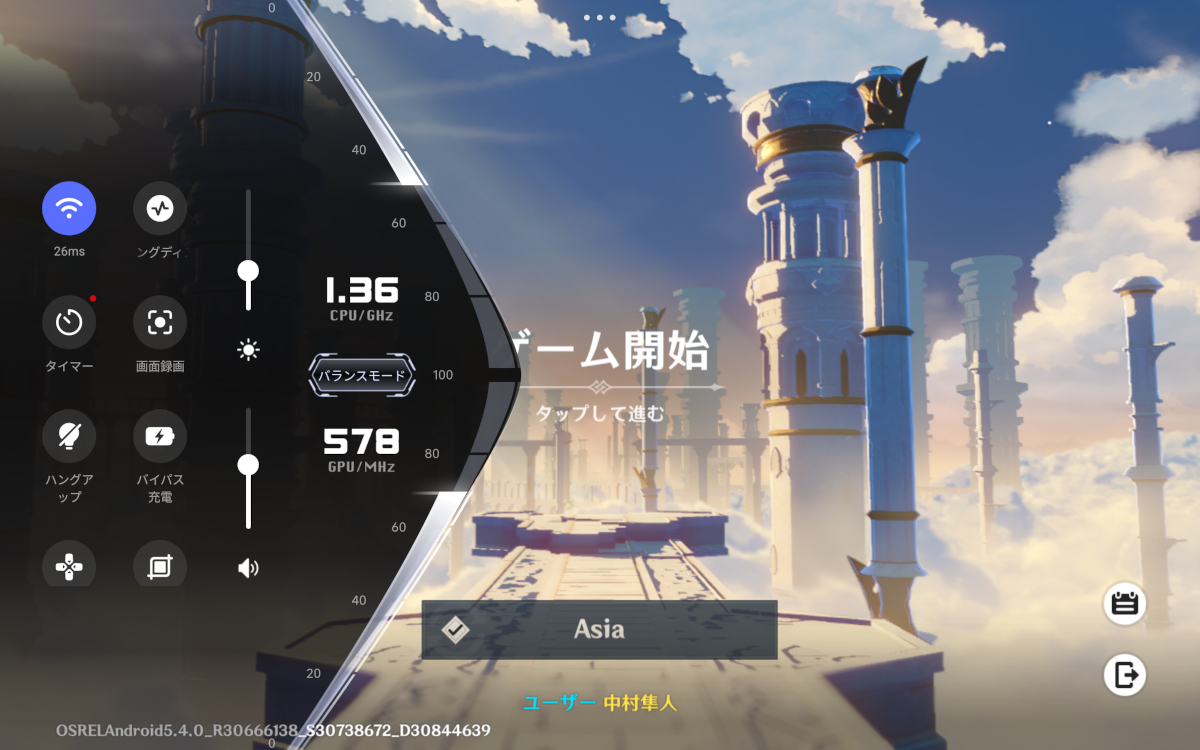Open the performance monitor waveform icon
This screenshot has width=1200, height=750.
160,208
